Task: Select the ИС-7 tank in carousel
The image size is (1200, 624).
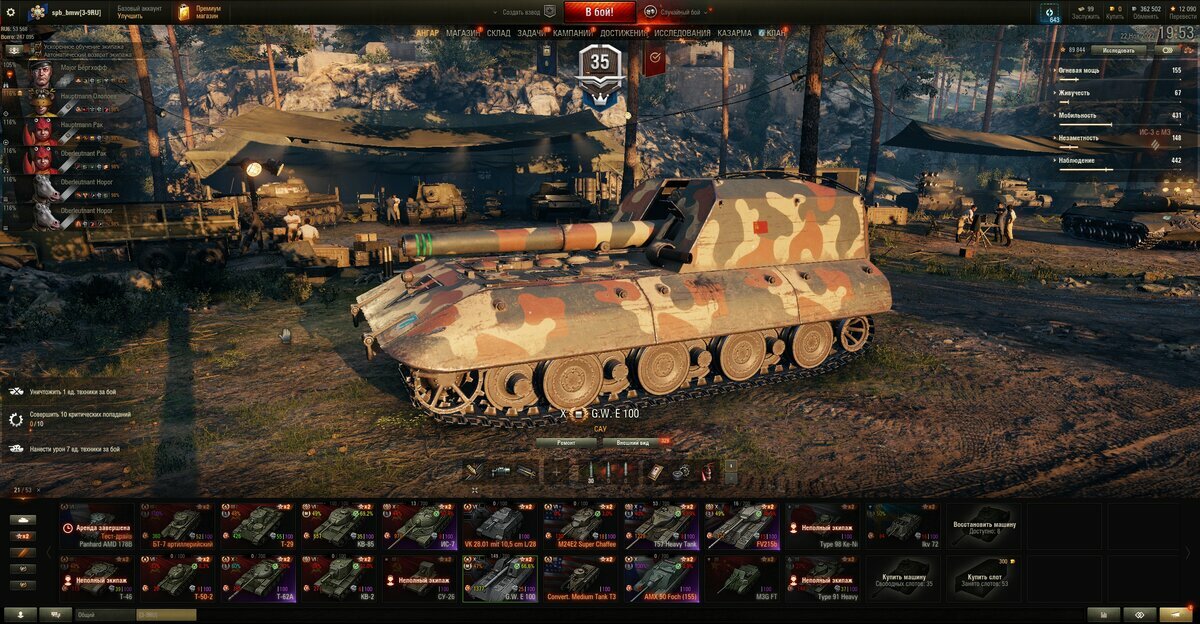Action: (419, 526)
